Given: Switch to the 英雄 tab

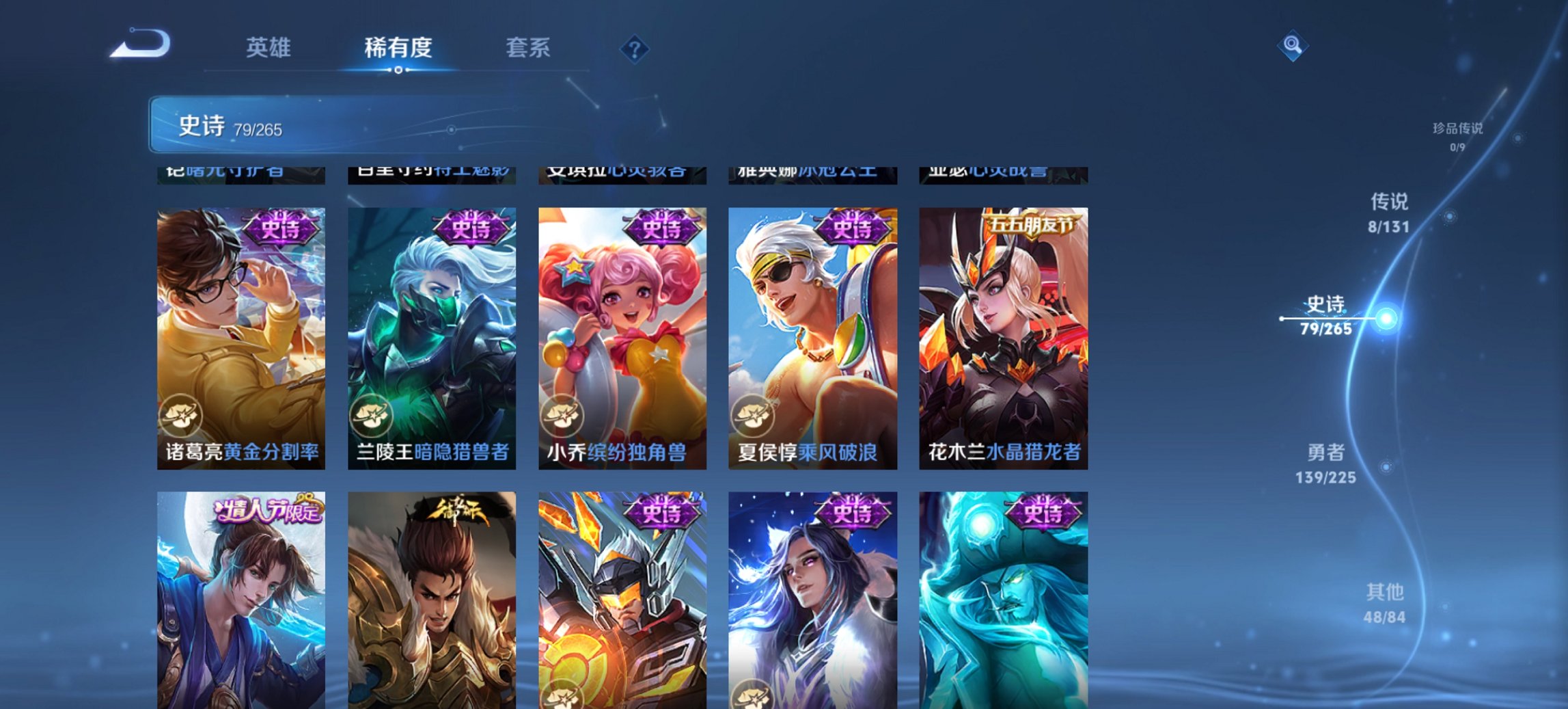Looking at the screenshot, I should [270, 47].
